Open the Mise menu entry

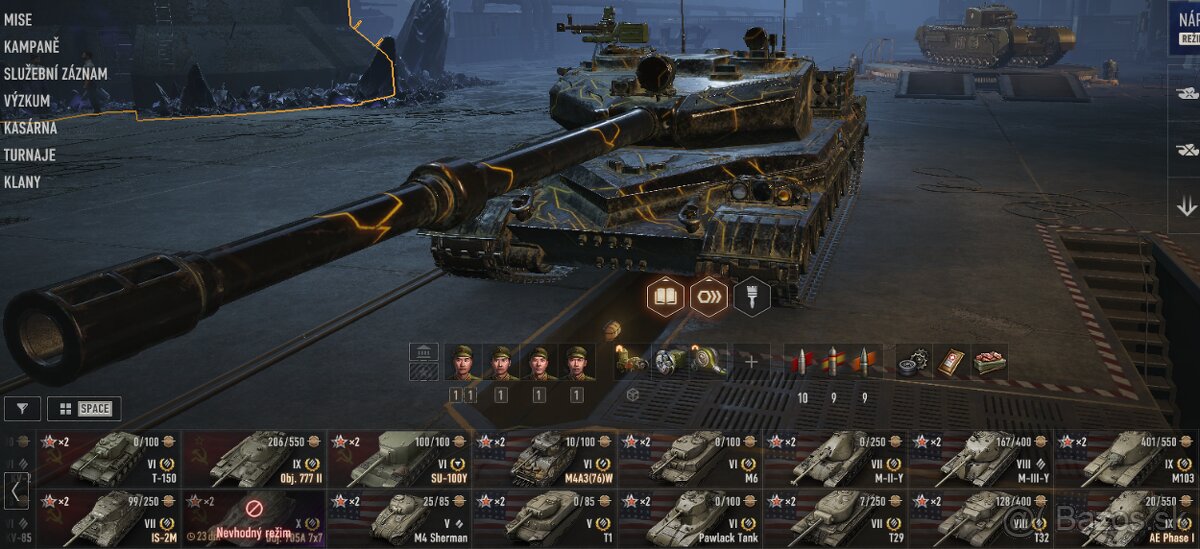(x=18, y=20)
